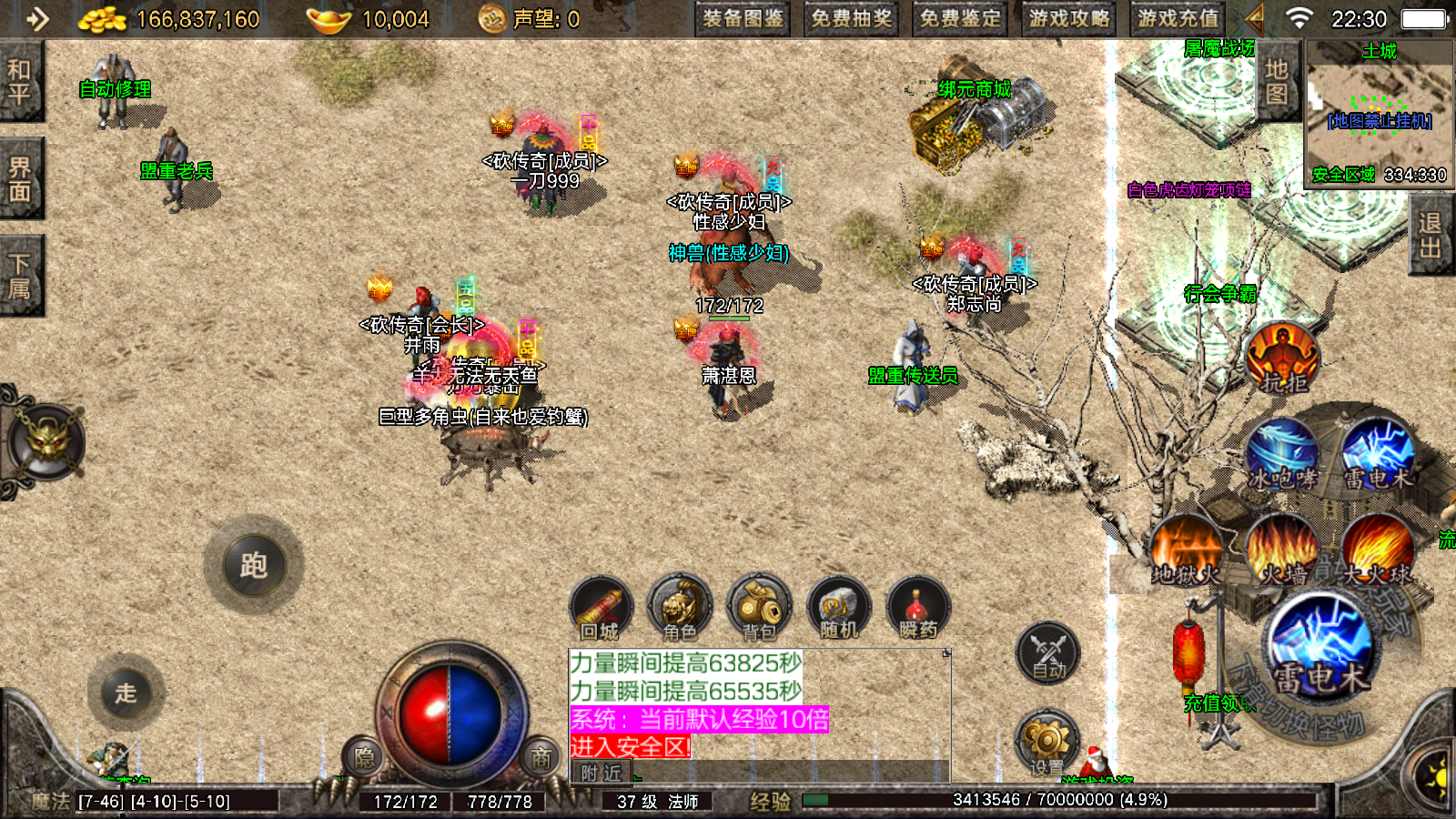
Task: Click the 退出 exit button
Action: click(1430, 235)
